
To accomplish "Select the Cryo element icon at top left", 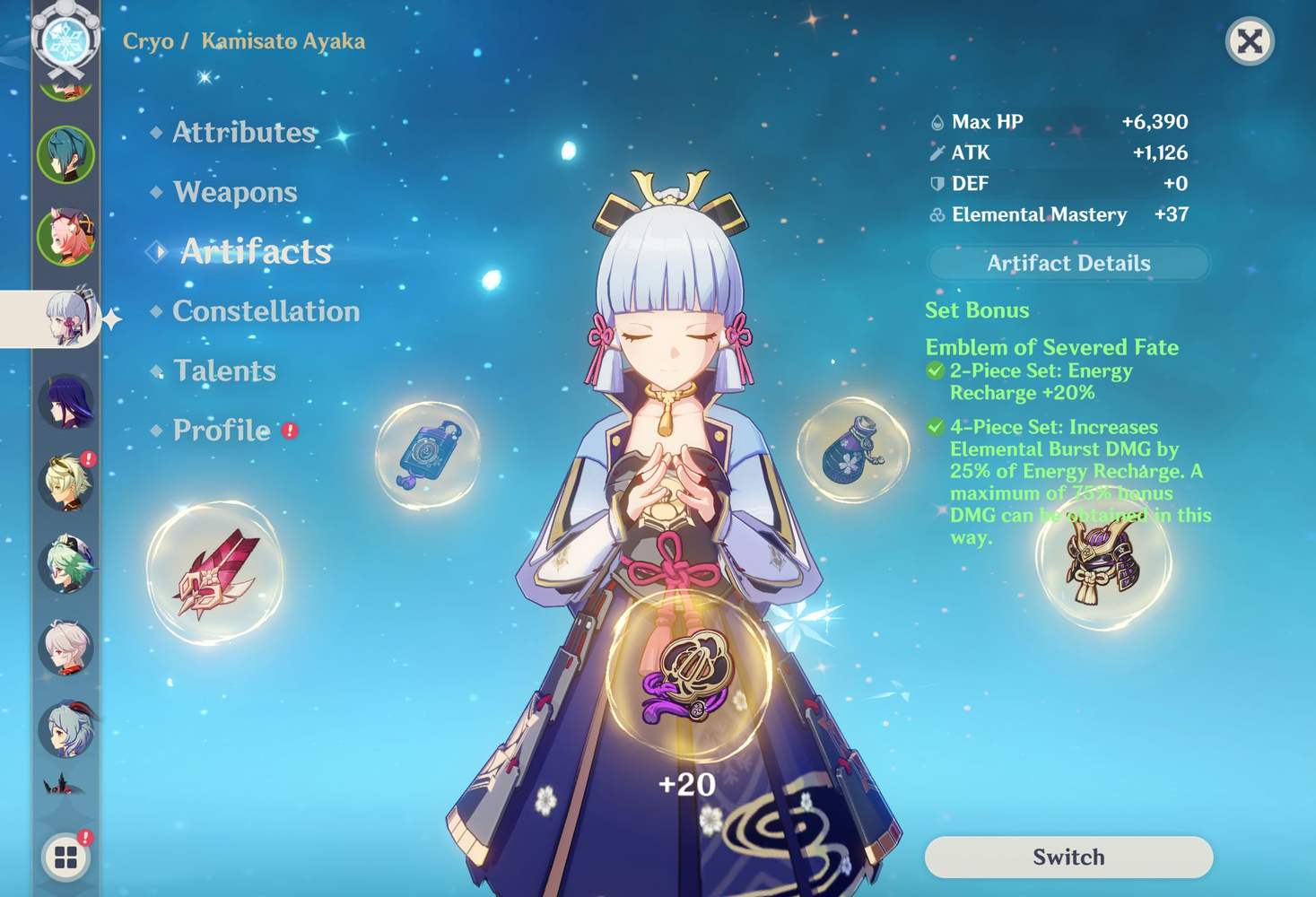I will pyautogui.click(x=65, y=40).
